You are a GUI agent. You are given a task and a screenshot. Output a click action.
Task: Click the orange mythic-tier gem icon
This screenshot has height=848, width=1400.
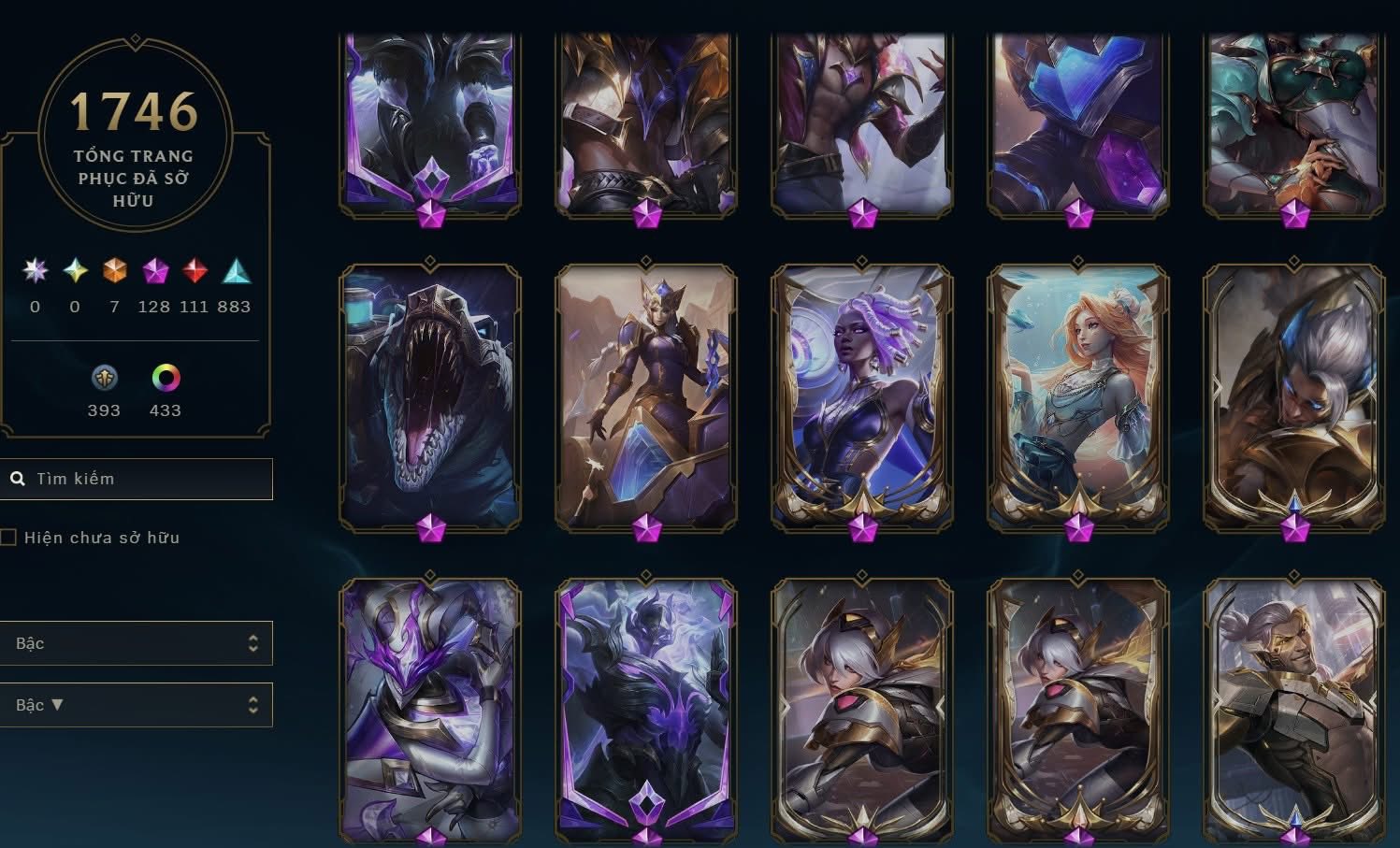[114, 271]
